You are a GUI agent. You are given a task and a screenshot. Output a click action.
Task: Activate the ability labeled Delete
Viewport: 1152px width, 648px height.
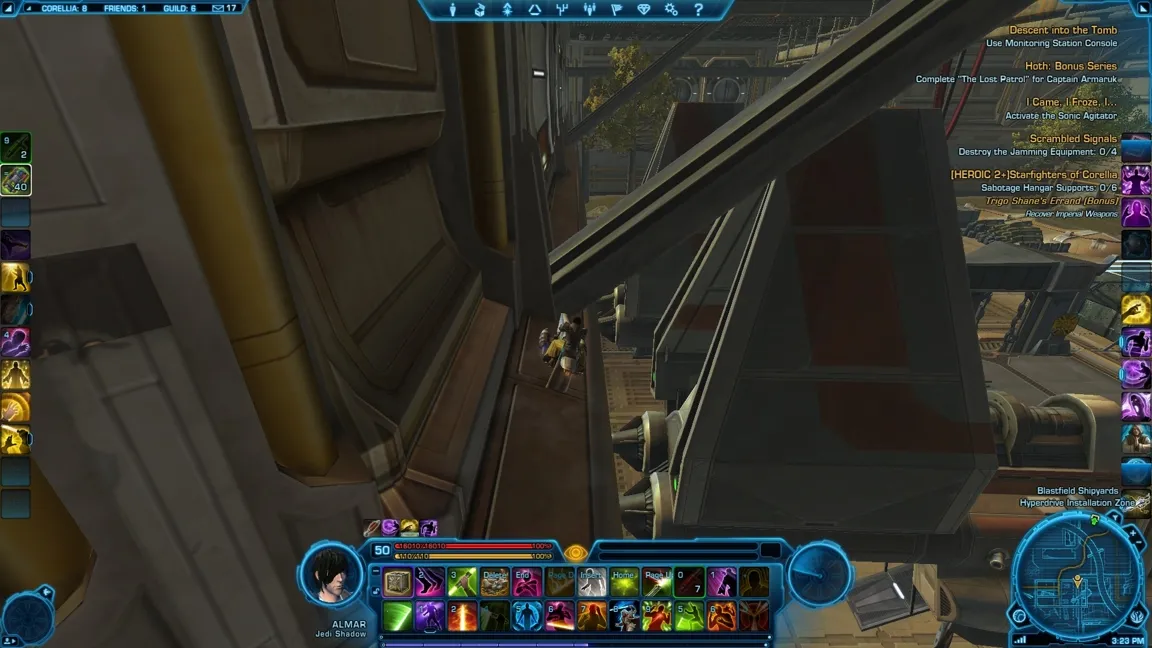(495, 582)
